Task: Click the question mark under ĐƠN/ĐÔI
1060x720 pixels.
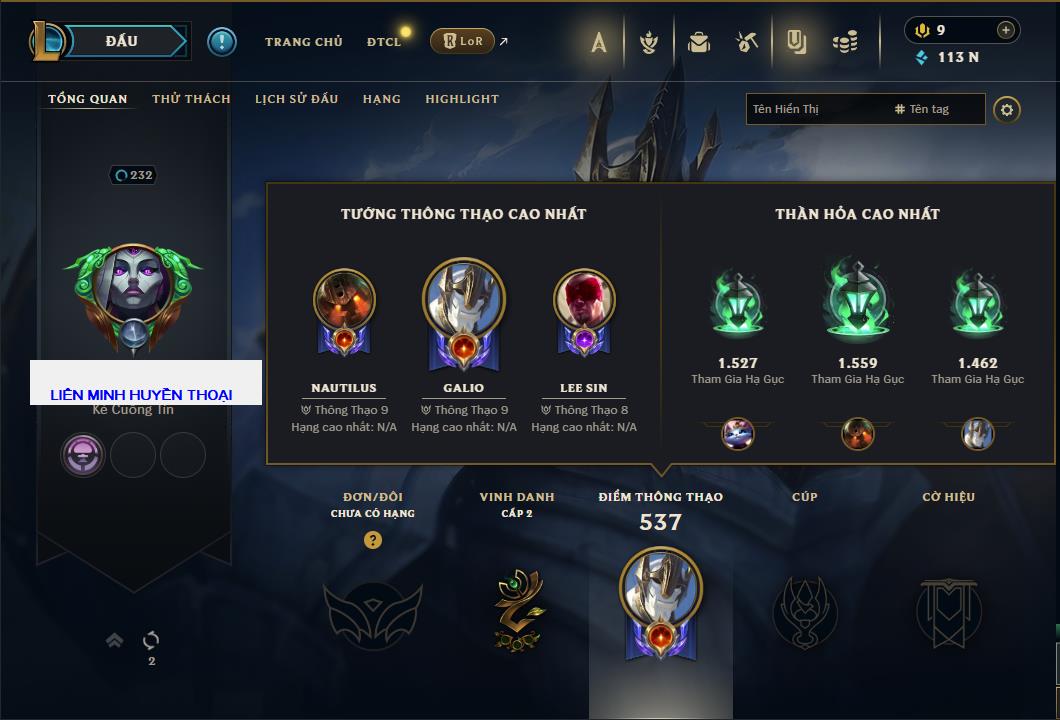Action: tap(373, 541)
